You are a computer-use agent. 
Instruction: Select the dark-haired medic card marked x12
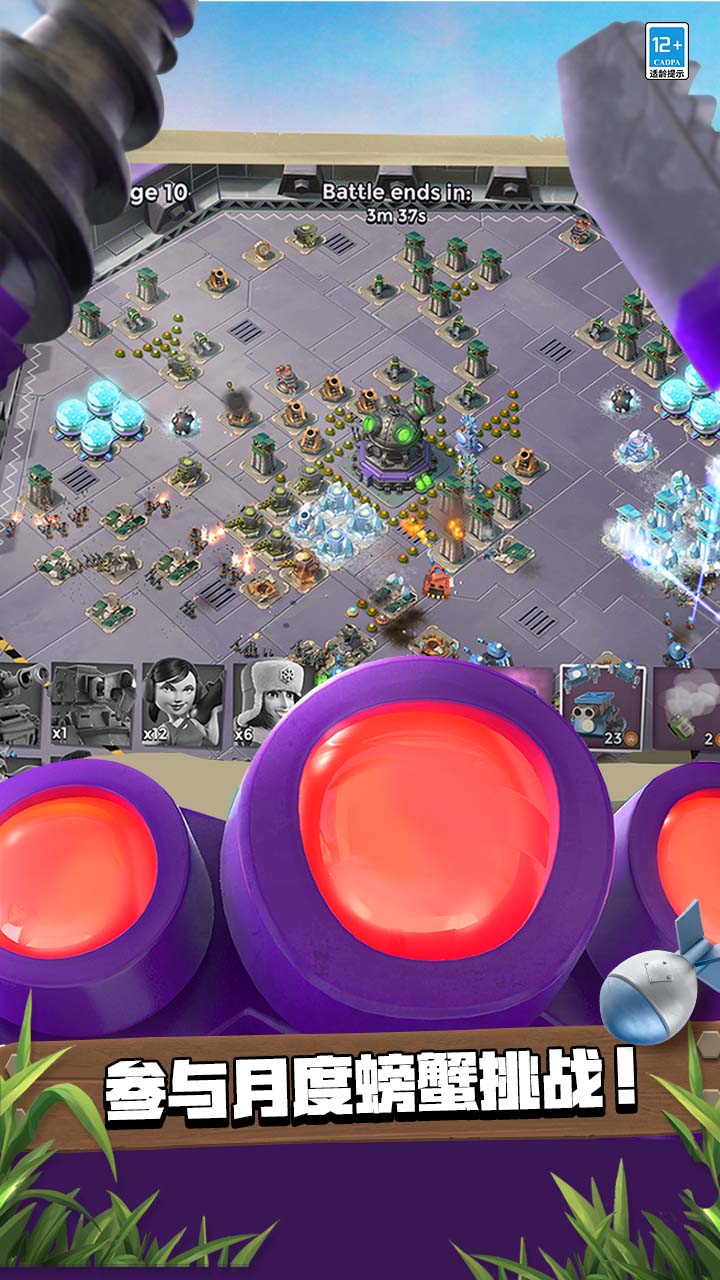click(181, 702)
